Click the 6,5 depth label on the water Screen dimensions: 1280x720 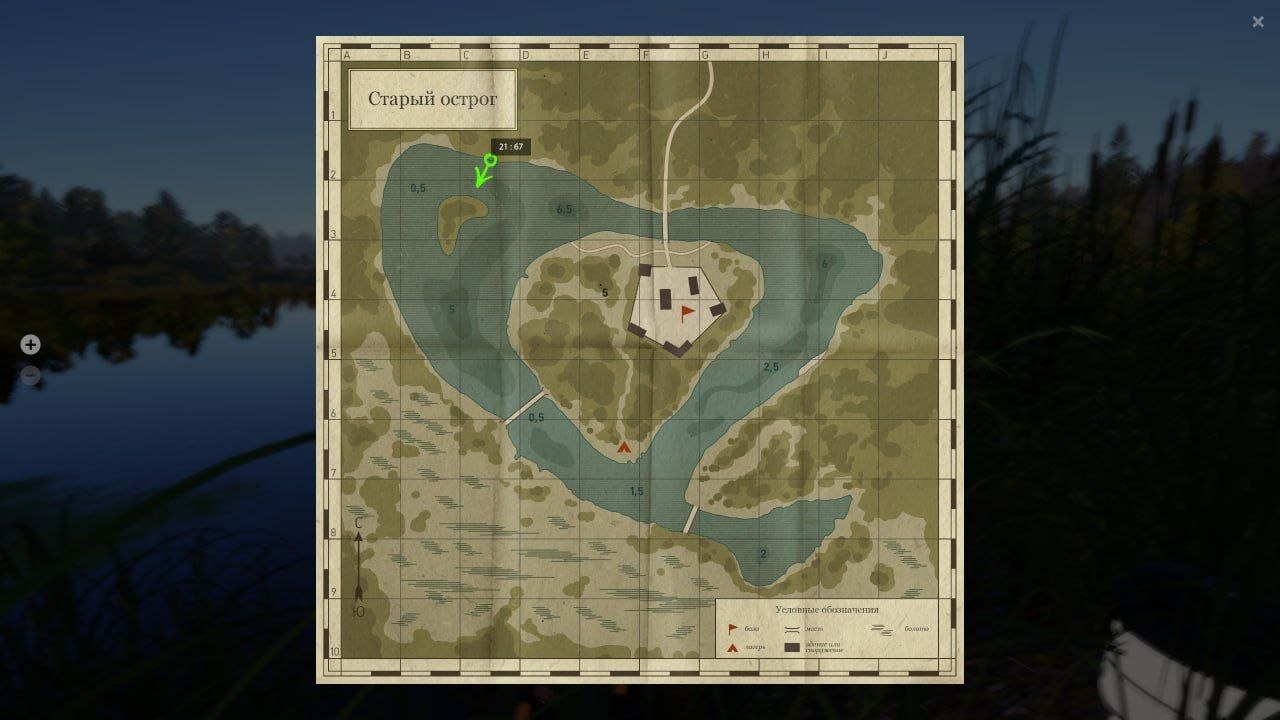(x=564, y=209)
